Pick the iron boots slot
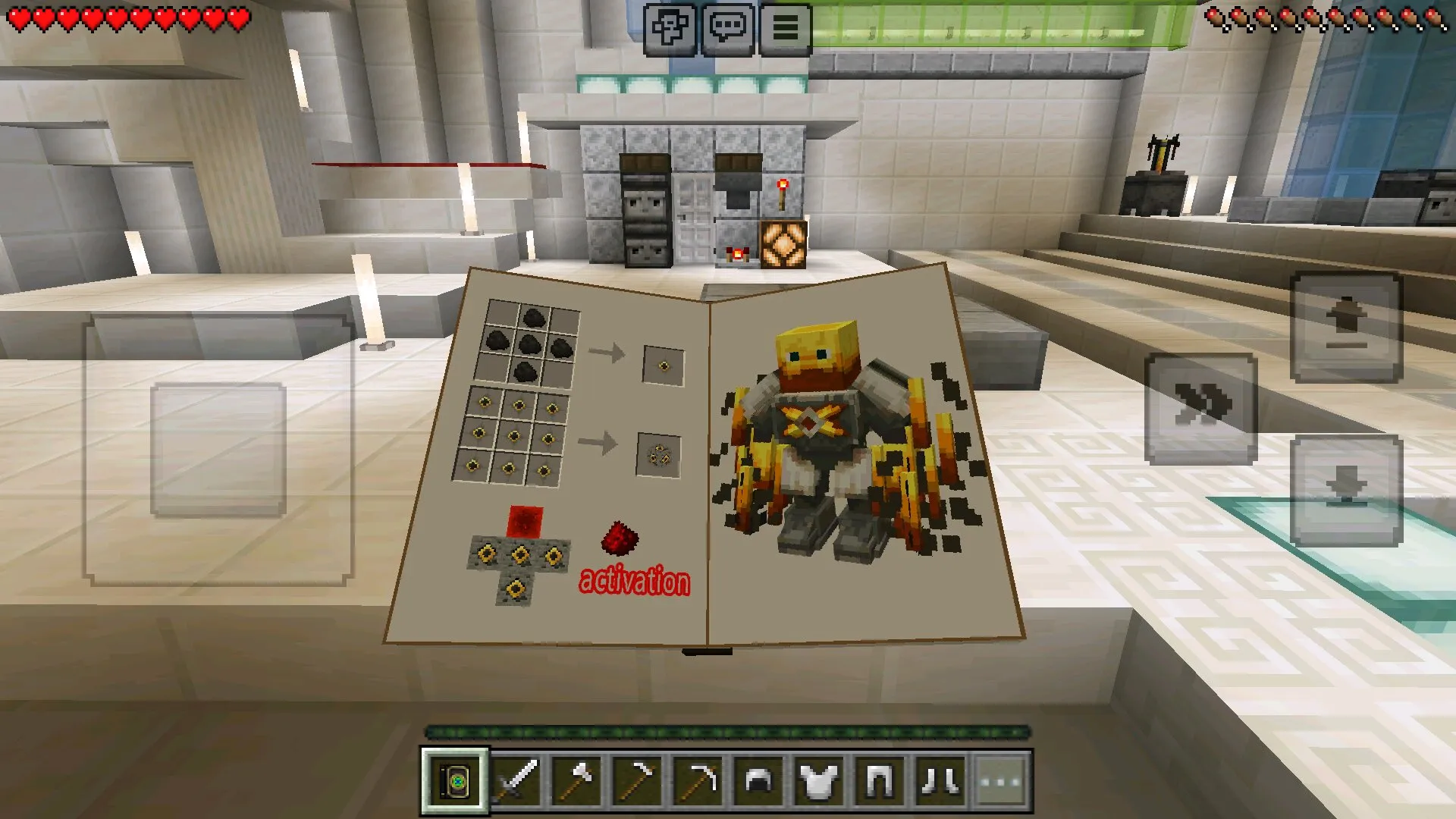The width and height of the screenshot is (1456, 819). pos(941,780)
